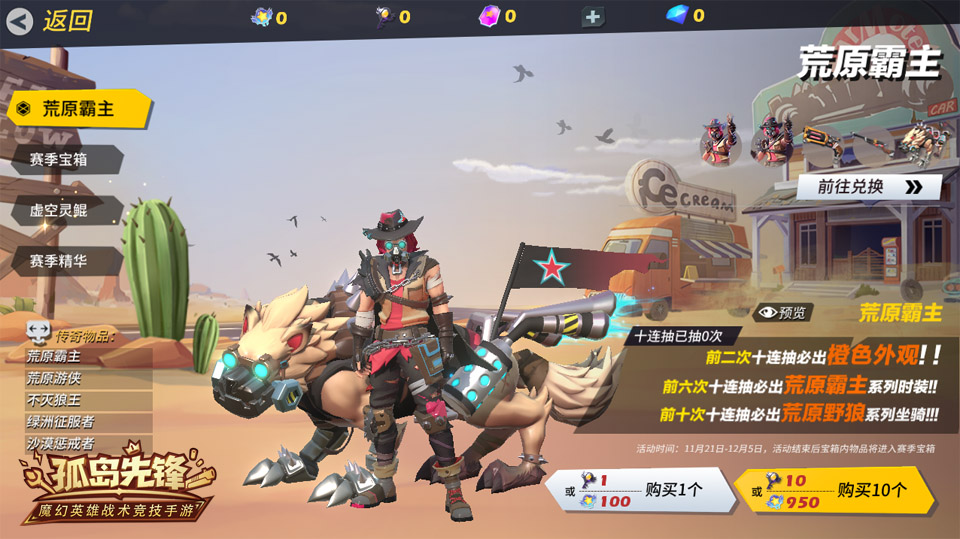This screenshot has width=960, height=539.
Task: Choose 不灭狼王 from the legendary list
Action: [54, 401]
